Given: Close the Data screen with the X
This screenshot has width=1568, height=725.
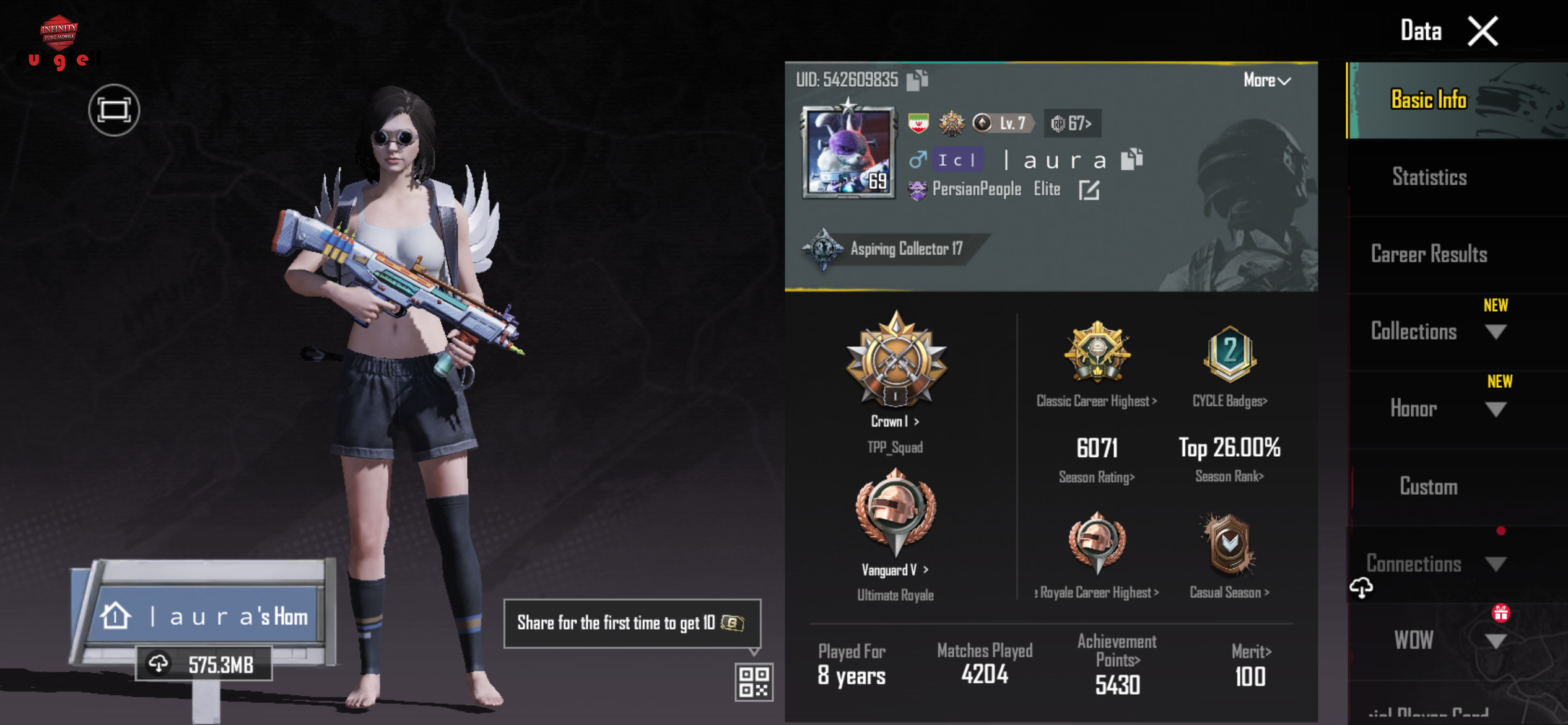Looking at the screenshot, I should pos(1483,32).
